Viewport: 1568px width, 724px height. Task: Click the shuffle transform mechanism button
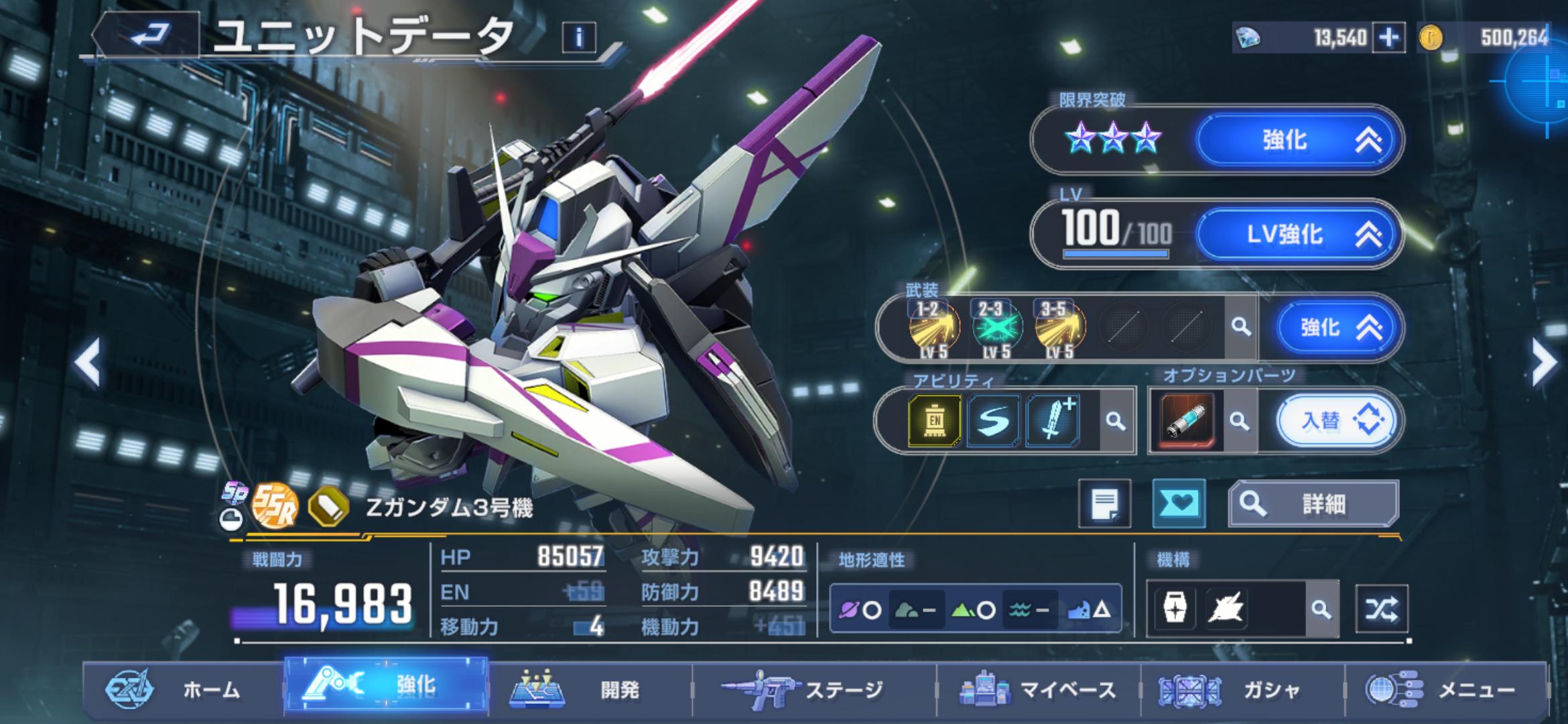coord(1381,609)
